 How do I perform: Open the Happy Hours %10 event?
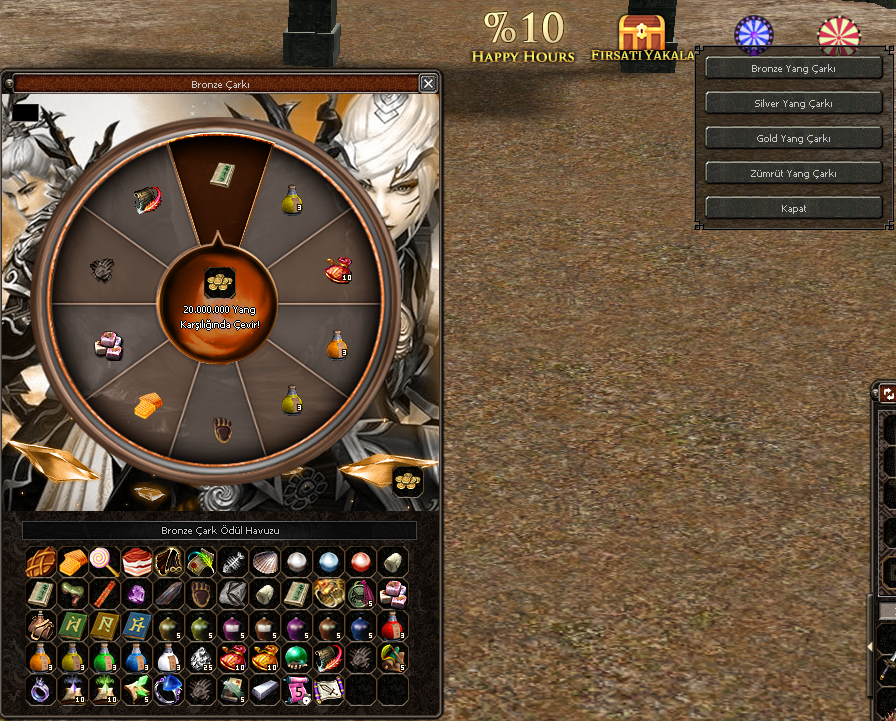[523, 37]
